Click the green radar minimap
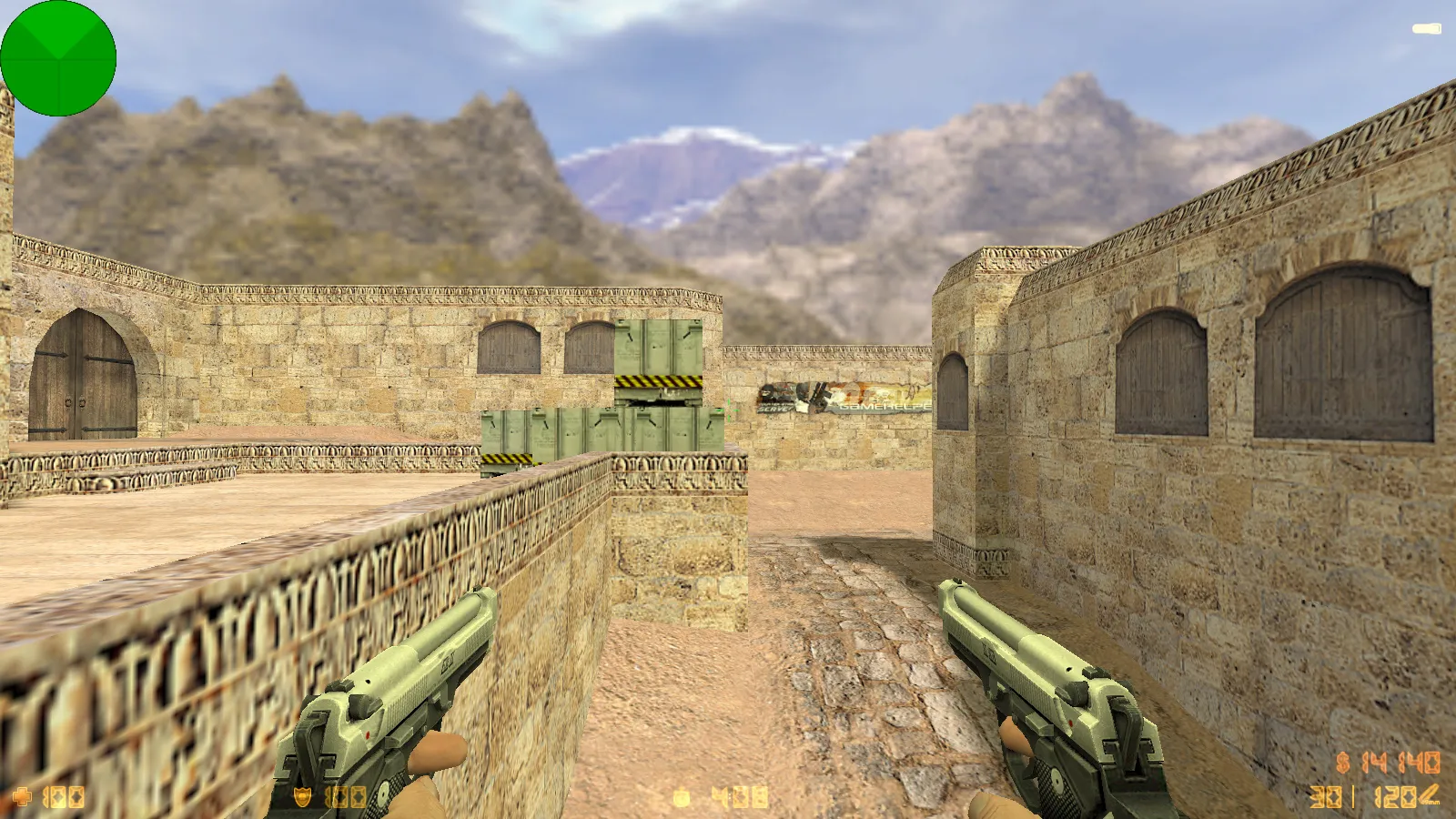This screenshot has width=1456, height=819. click(59, 57)
